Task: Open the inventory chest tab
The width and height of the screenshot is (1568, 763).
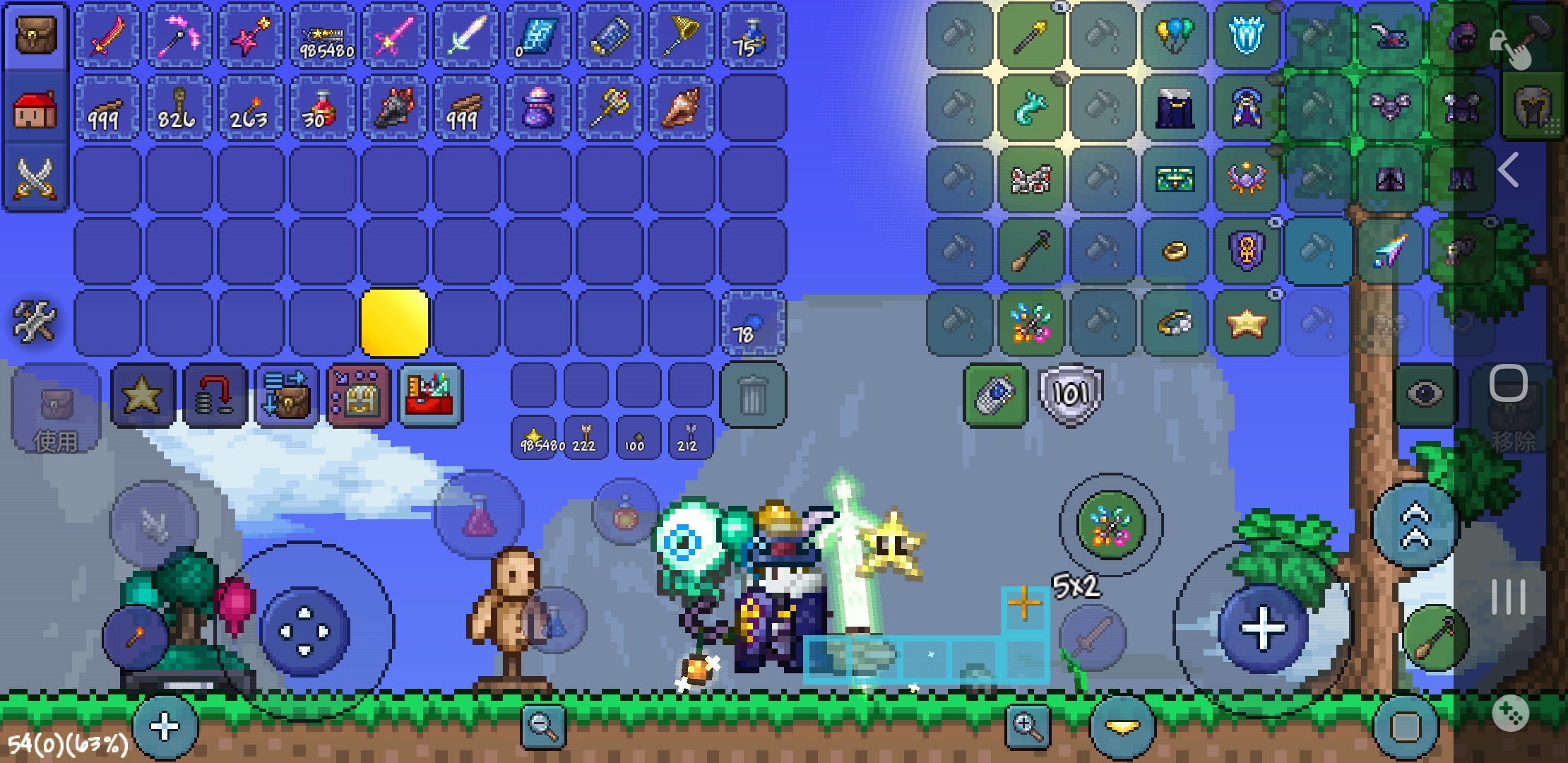Action: click(35, 35)
